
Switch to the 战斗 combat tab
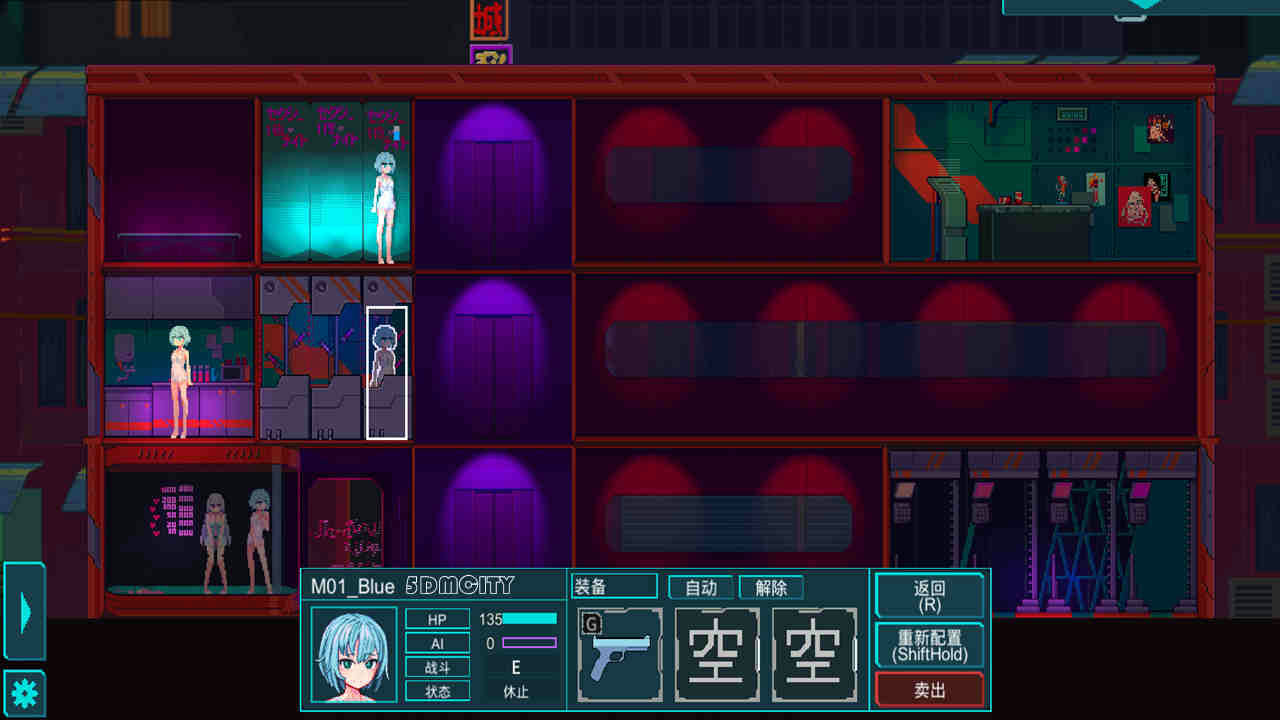tap(438, 668)
